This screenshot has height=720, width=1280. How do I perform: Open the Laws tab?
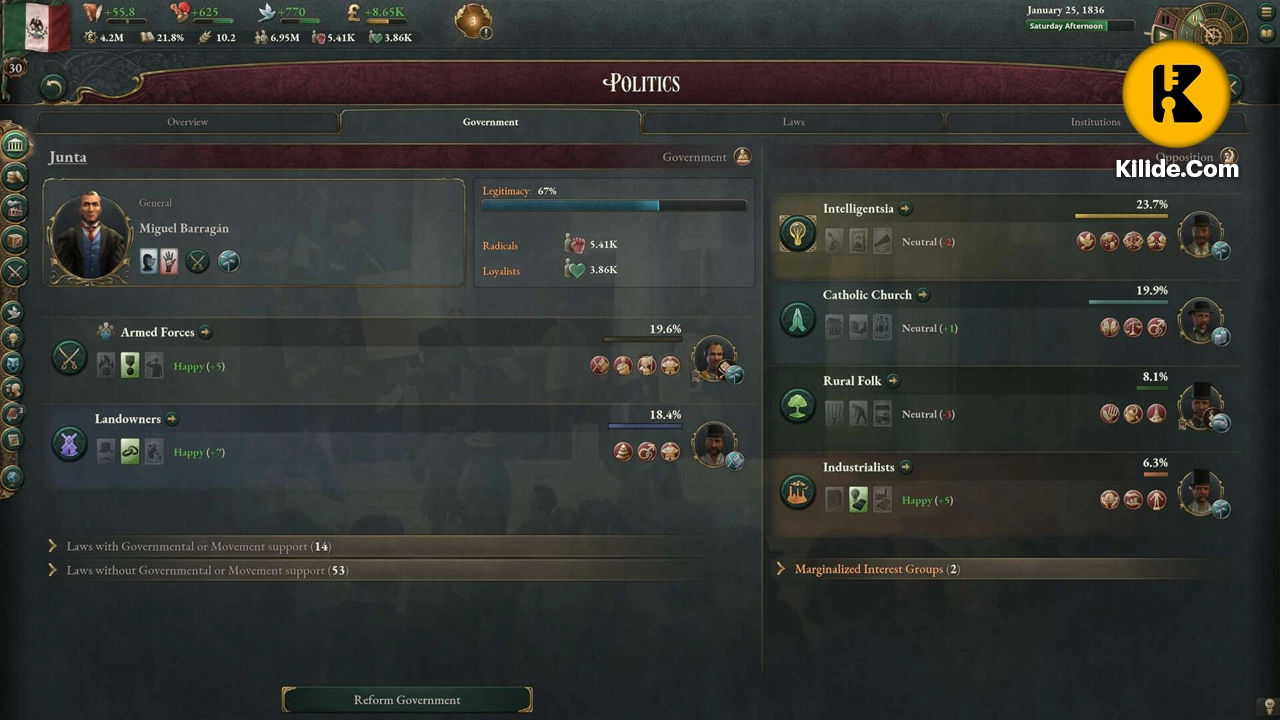[793, 122]
